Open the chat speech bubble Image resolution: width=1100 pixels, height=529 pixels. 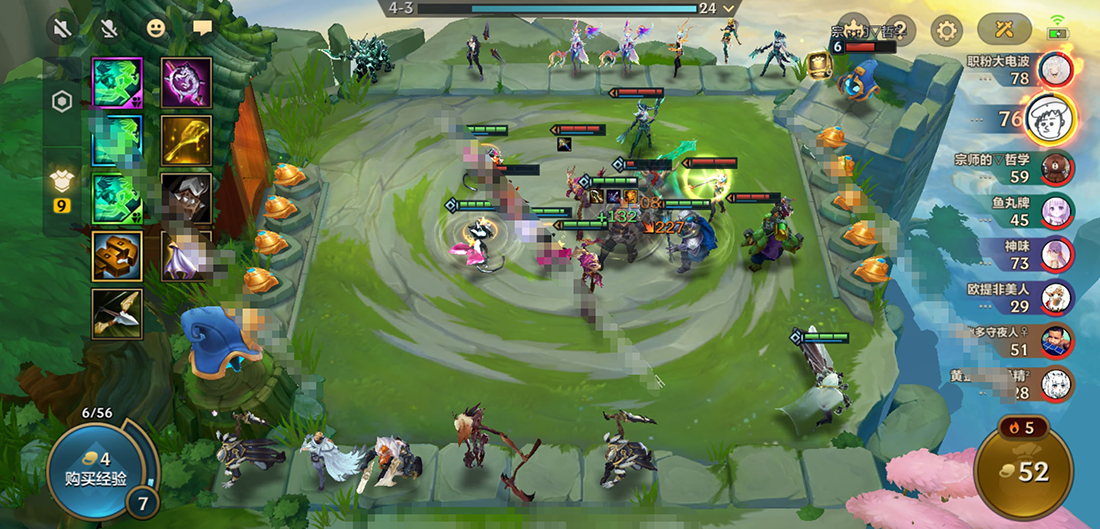click(203, 28)
